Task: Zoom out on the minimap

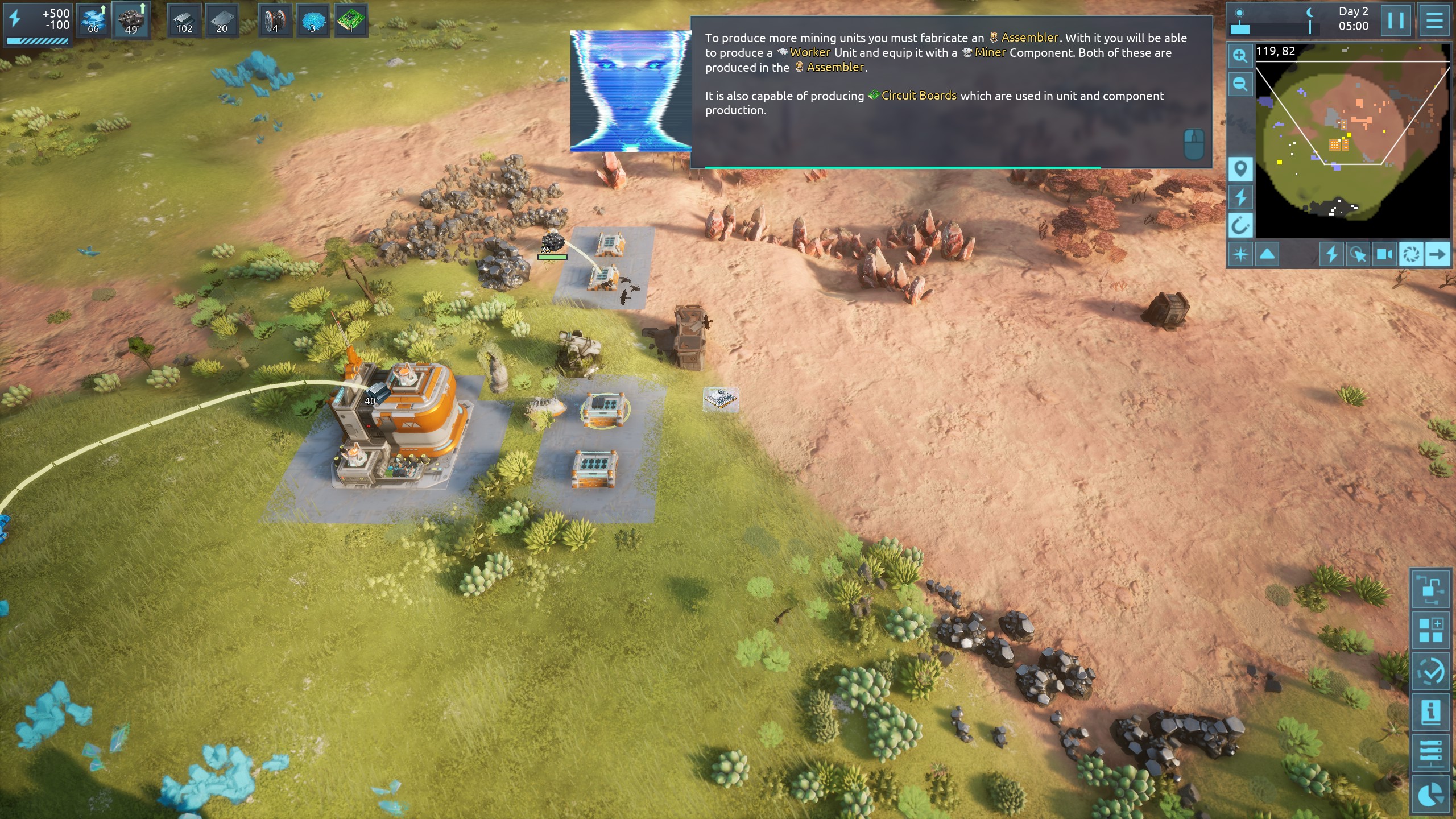Action: pyautogui.click(x=1240, y=85)
